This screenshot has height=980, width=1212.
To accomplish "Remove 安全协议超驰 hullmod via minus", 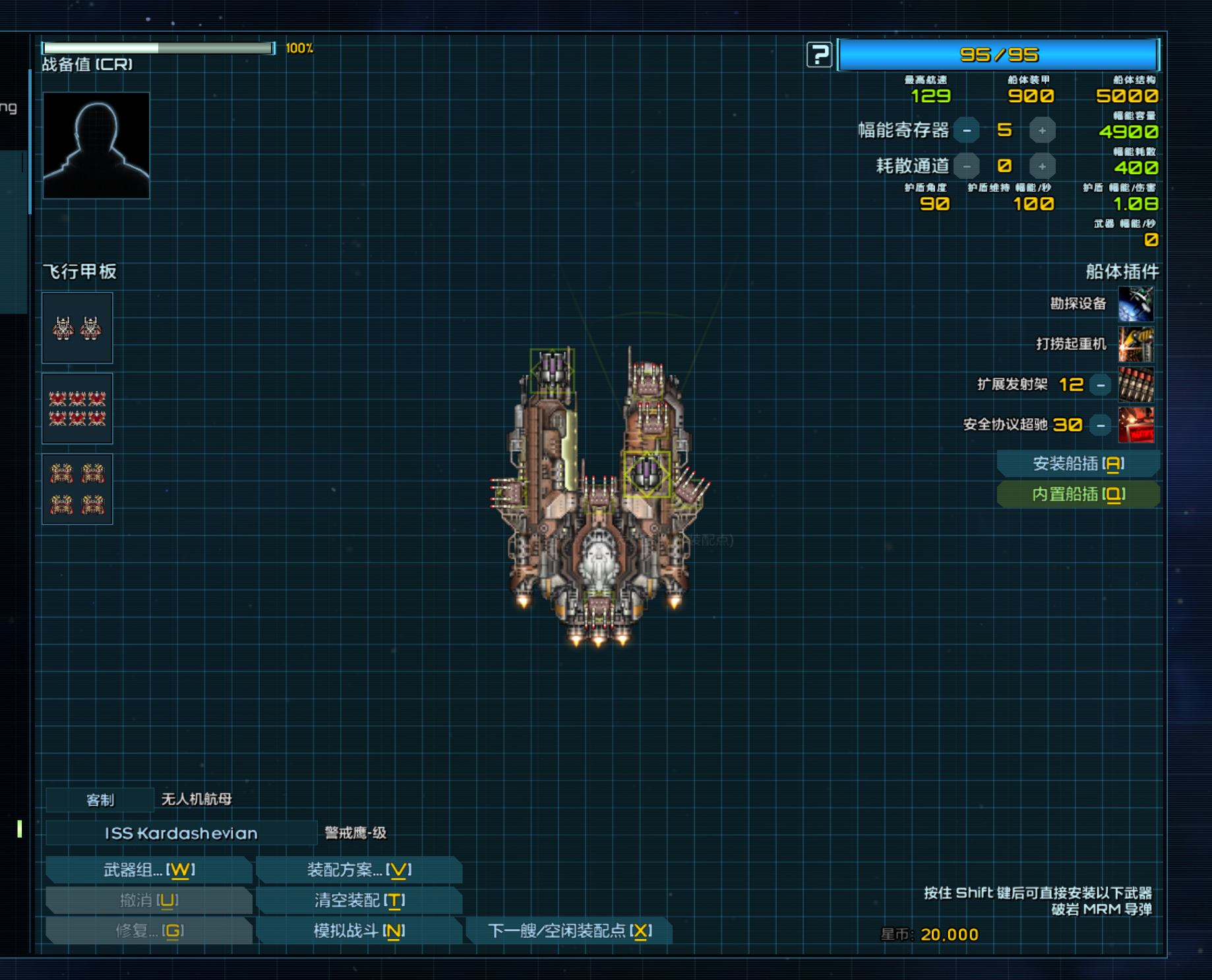I will point(1101,425).
